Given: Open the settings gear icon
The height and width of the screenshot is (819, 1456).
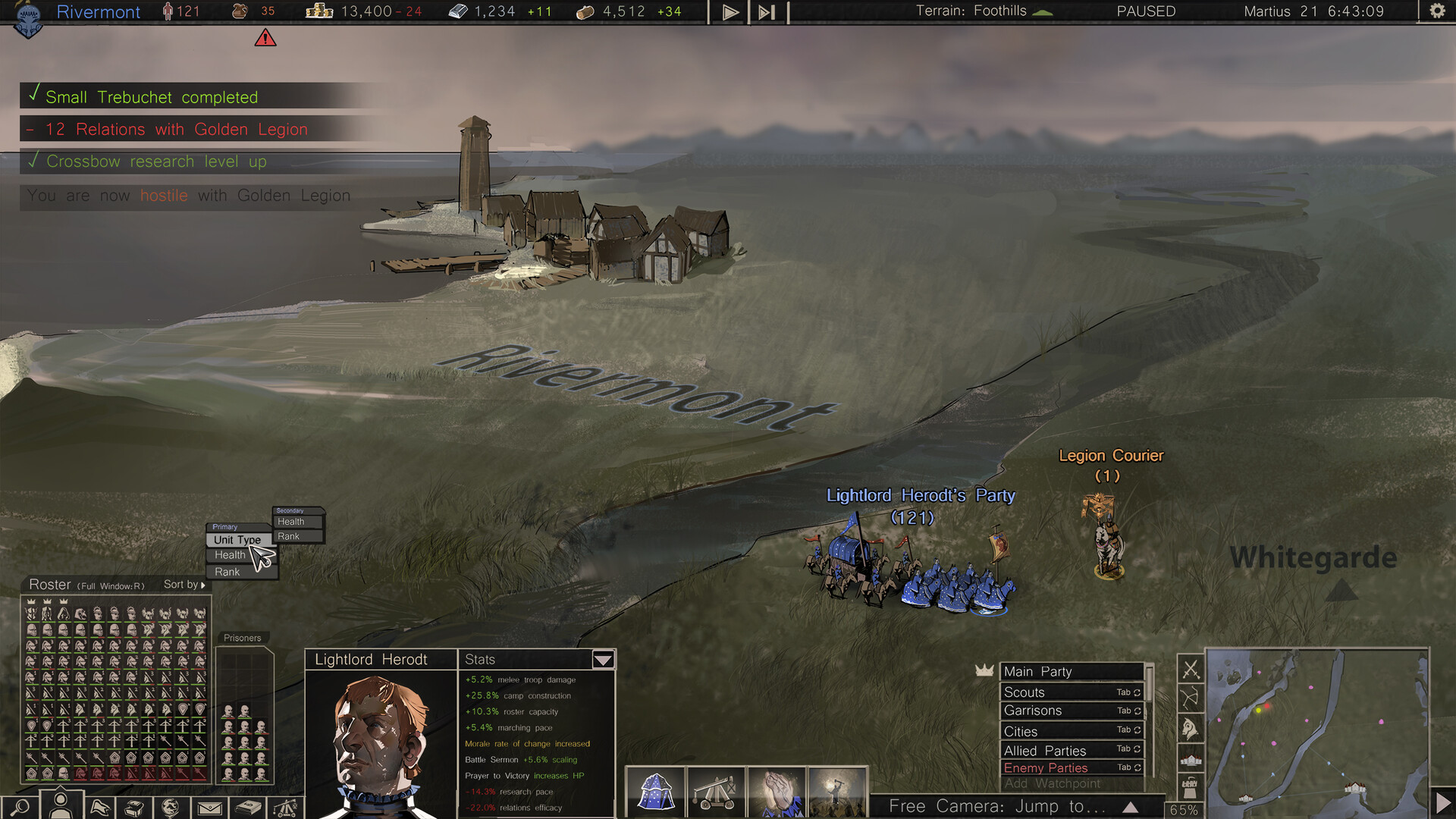Looking at the screenshot, I should point(1436,11).
